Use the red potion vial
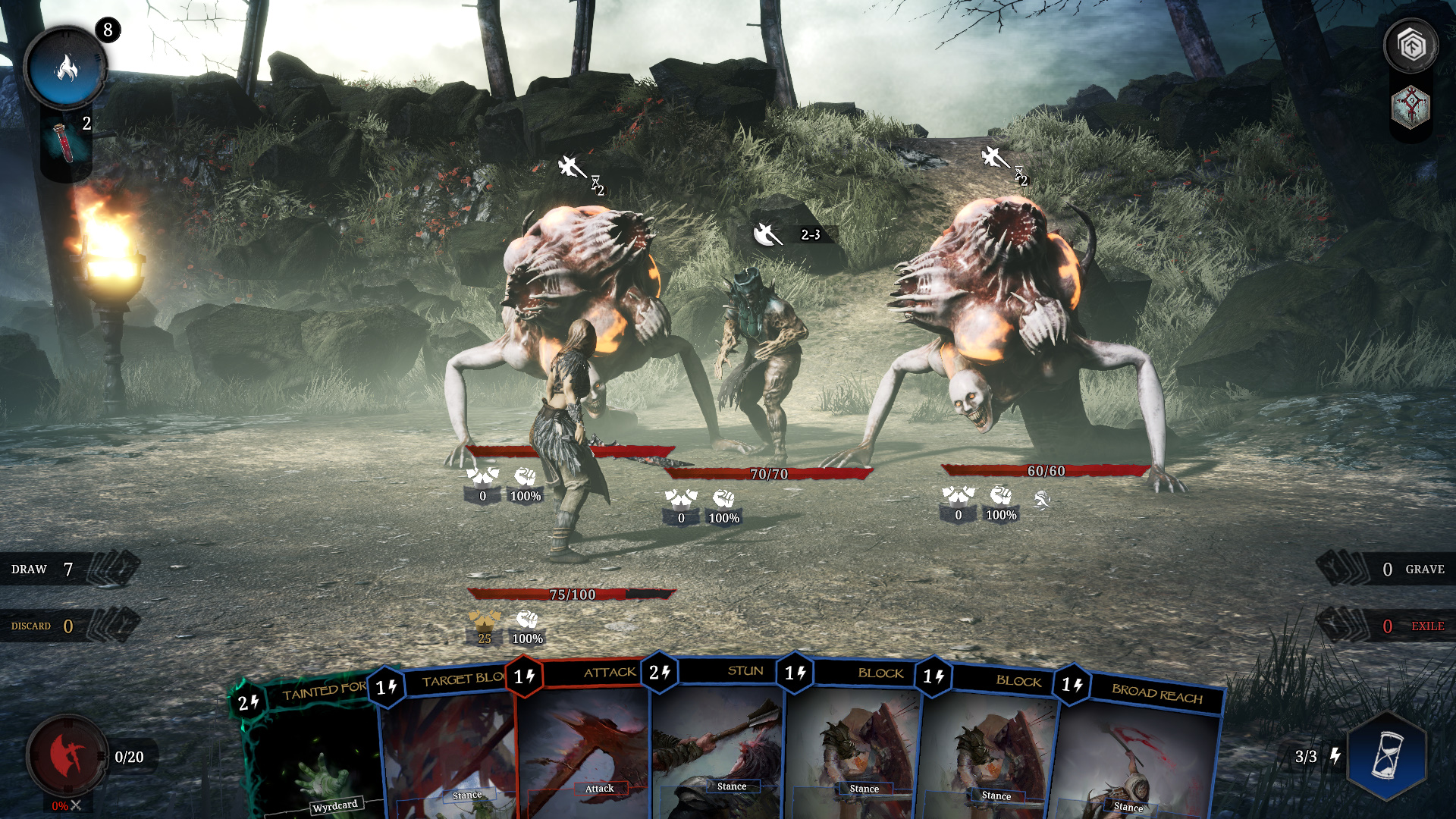The width and height of the screenshot is (1456, 819). pyautogui.click(x=64, y=142)
